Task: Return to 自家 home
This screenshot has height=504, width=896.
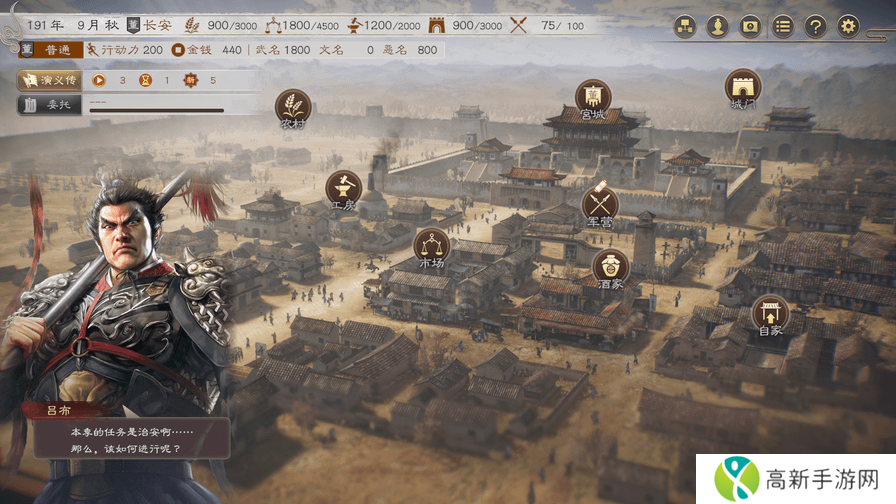Action: pyautogui.click(x=770, y=314)
